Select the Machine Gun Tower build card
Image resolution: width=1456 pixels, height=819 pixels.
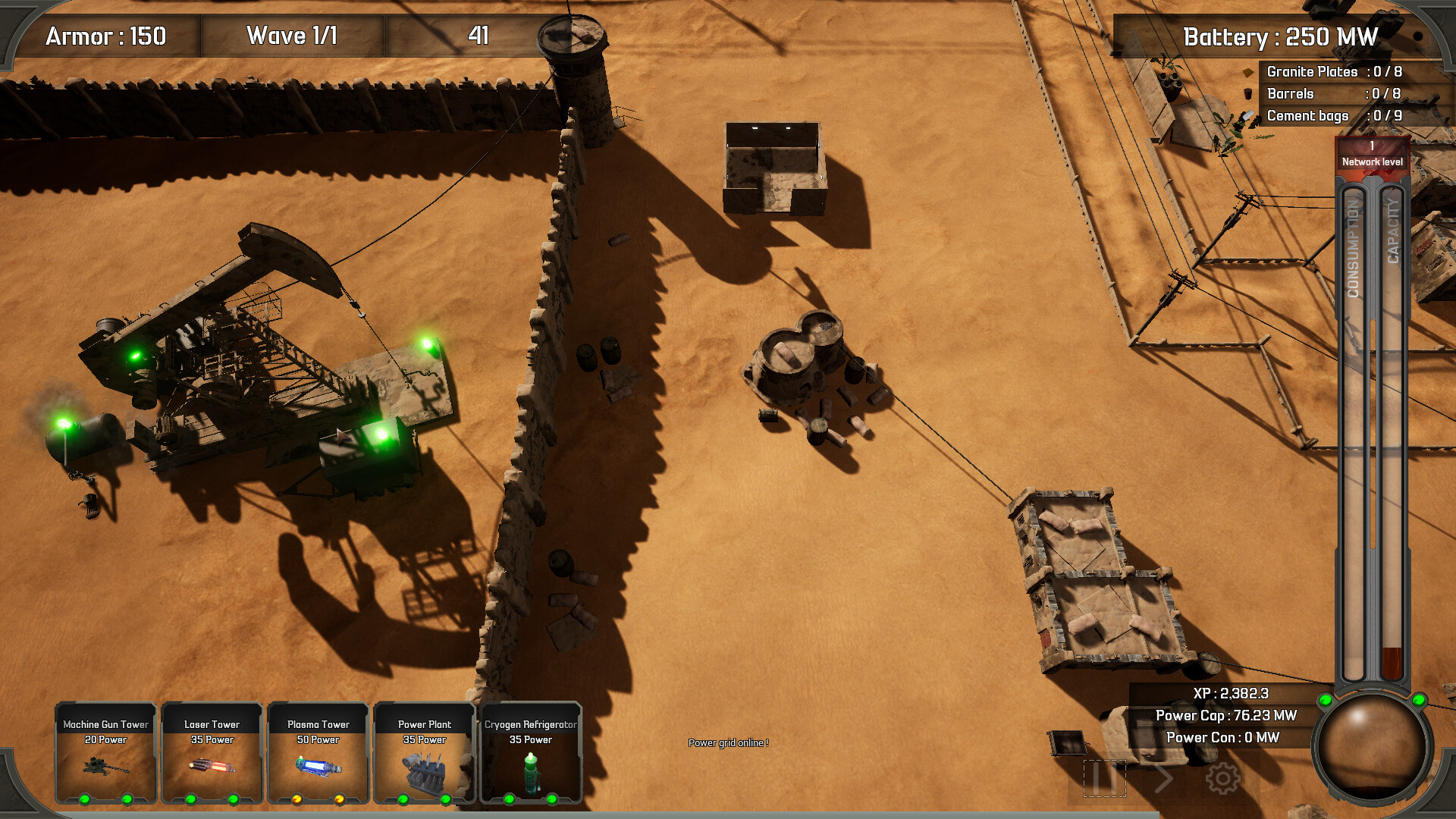pyautogui.click(x=106, y=752)
